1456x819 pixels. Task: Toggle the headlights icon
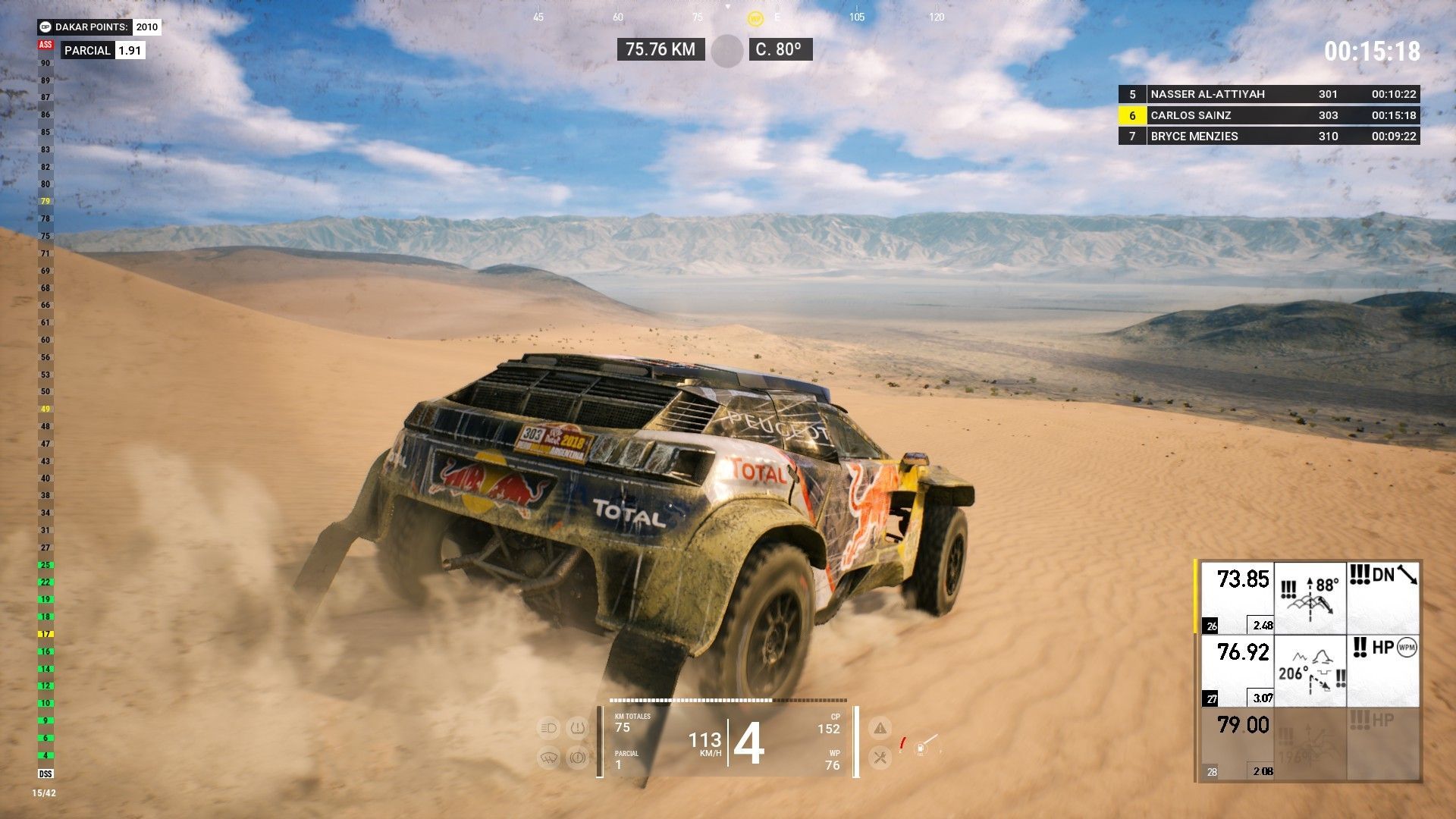tap(548, 729)
